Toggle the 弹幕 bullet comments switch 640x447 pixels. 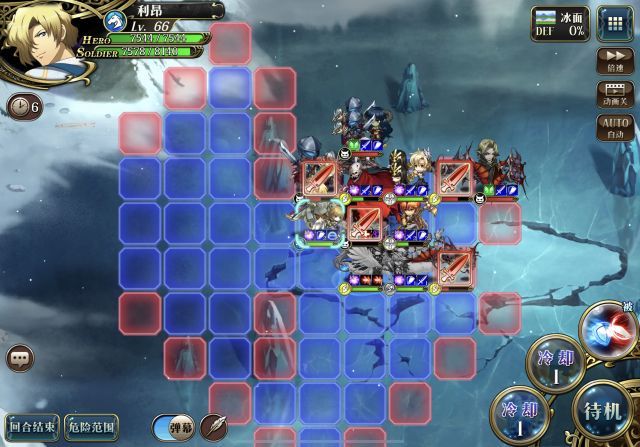[172, 426]
